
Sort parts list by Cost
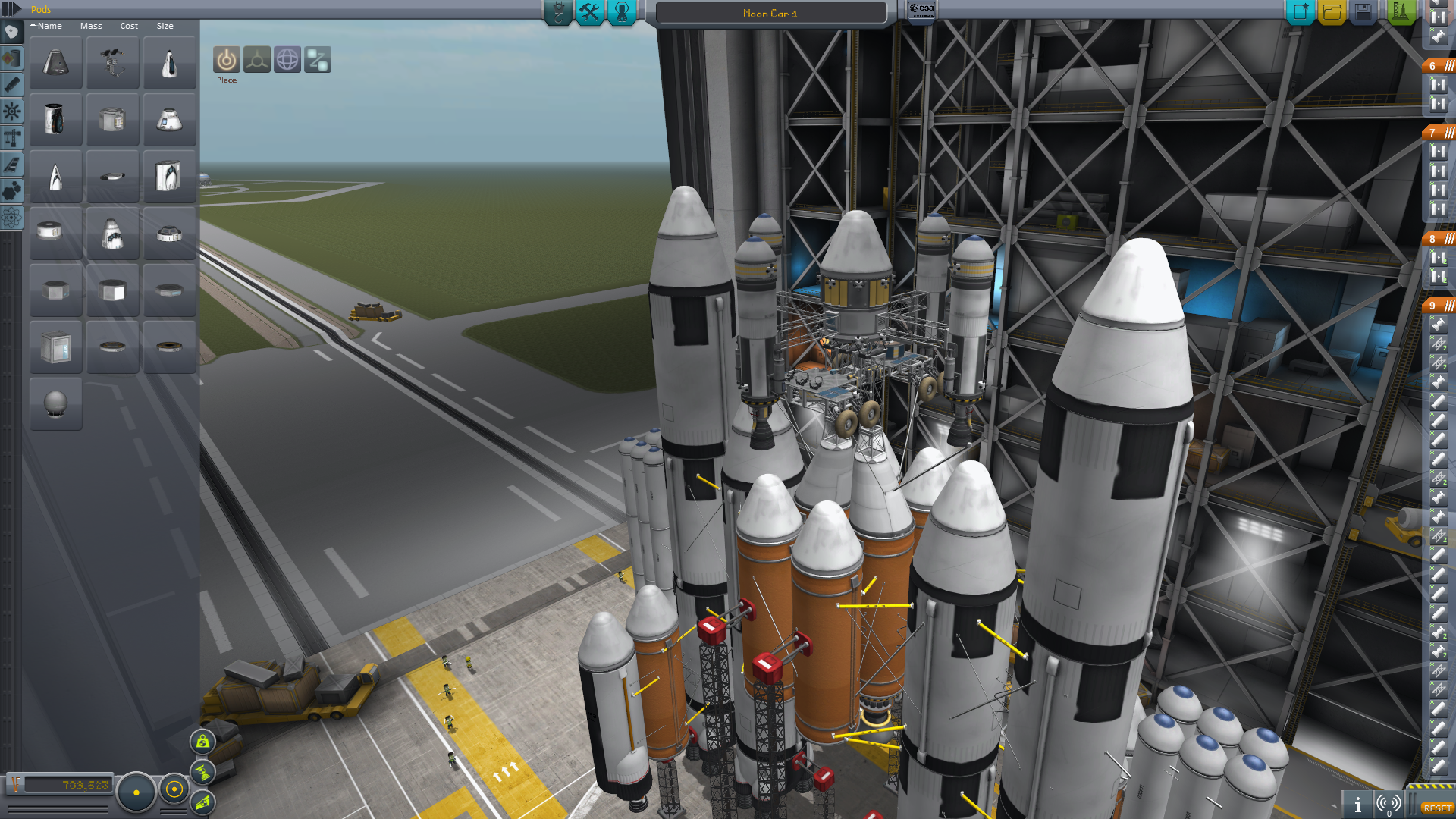click(129, 26)
